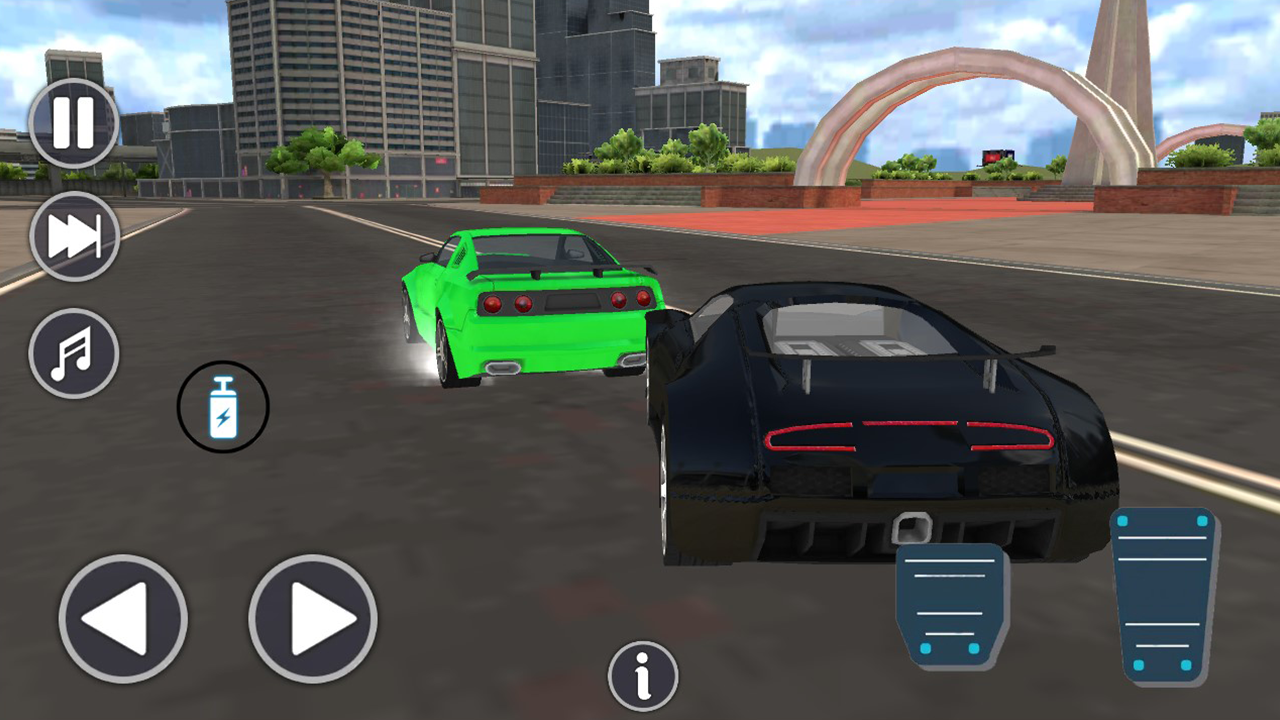Tap the pause icon to pause the game
This screenshot has height=720, width=1280.
(74, 120)
